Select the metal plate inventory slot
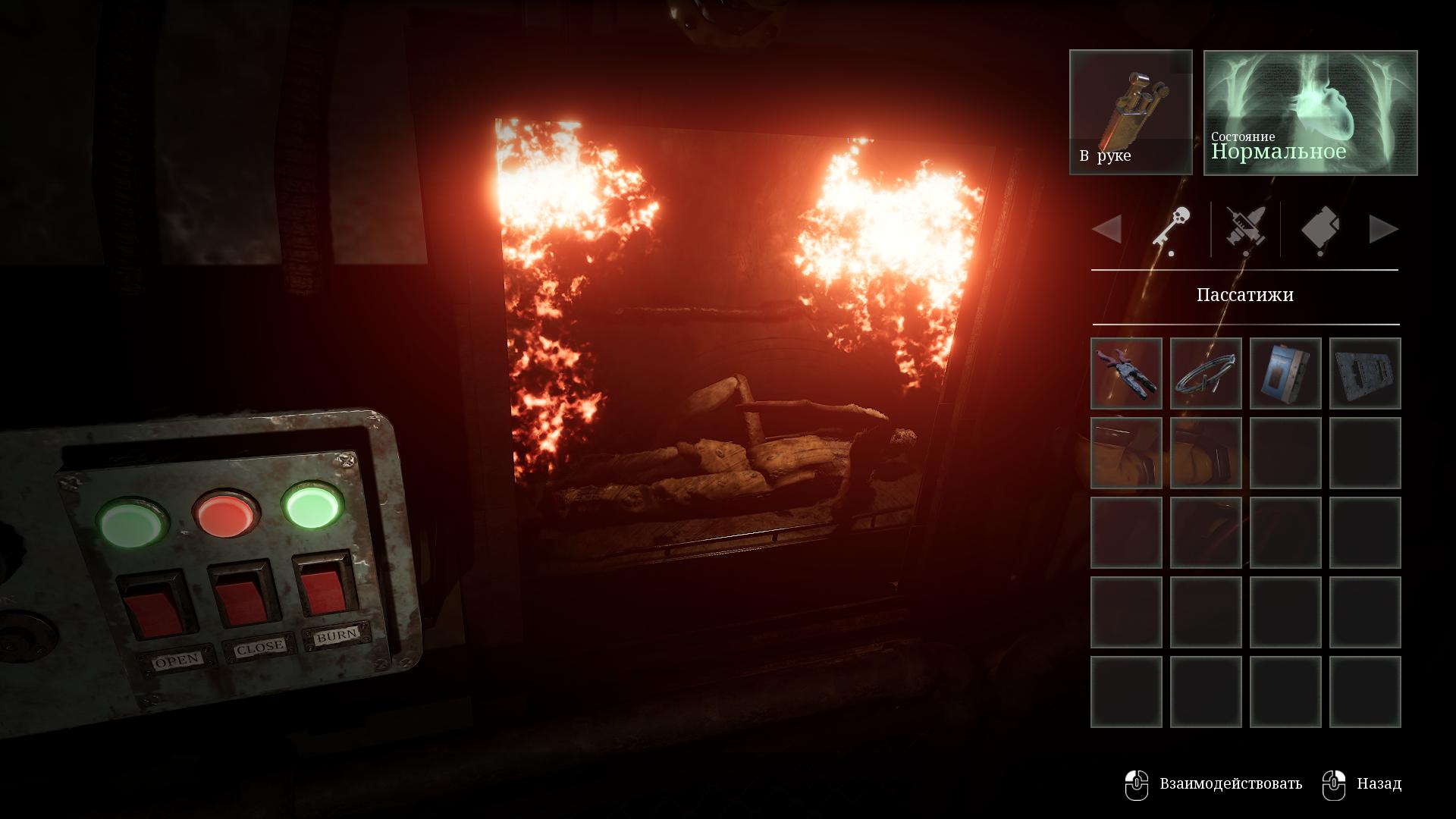Screen dimensions: 1456x819 click(1365, 374)
